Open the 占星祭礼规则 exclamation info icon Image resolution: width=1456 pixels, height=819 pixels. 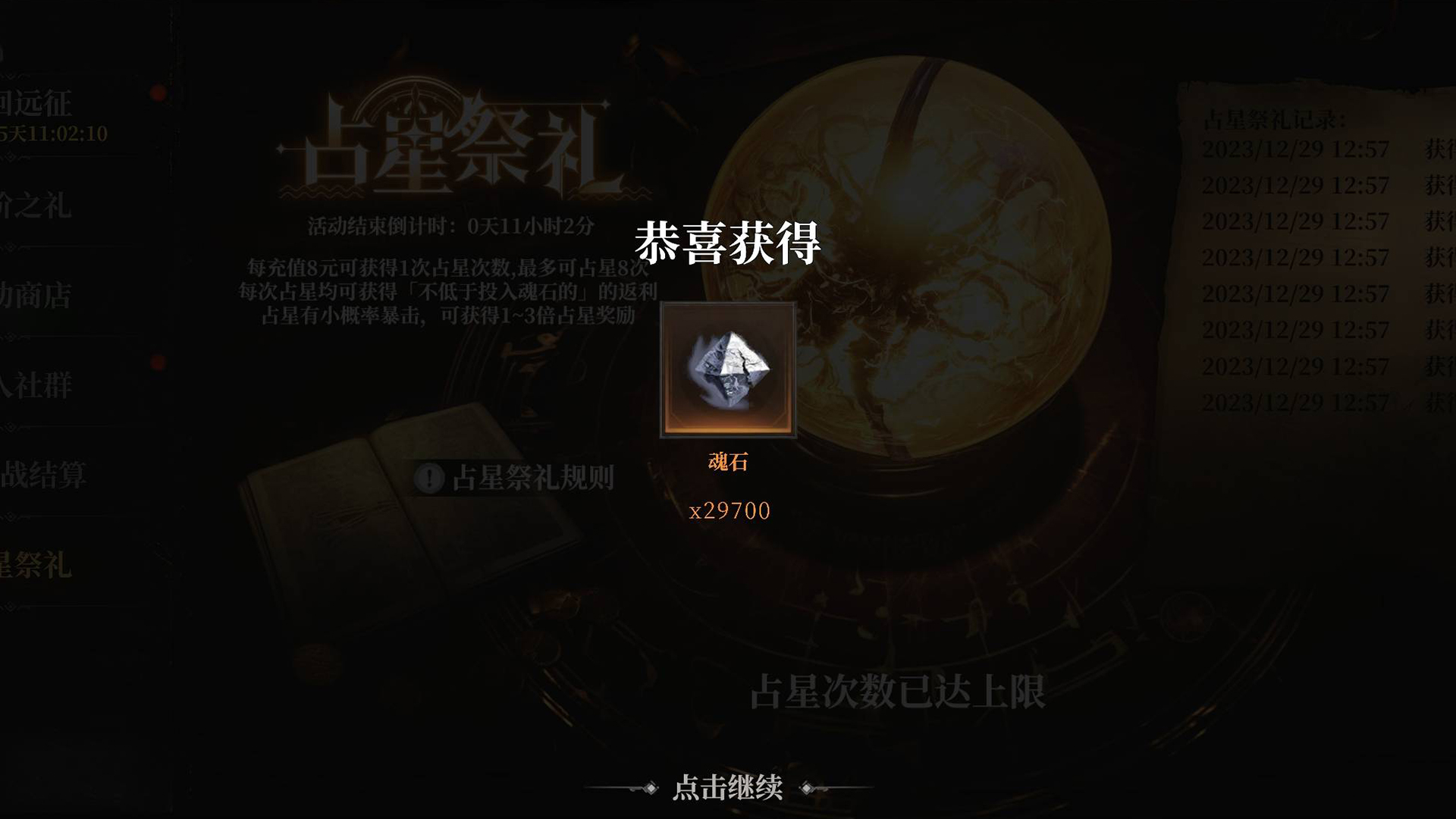coord(429,477)
